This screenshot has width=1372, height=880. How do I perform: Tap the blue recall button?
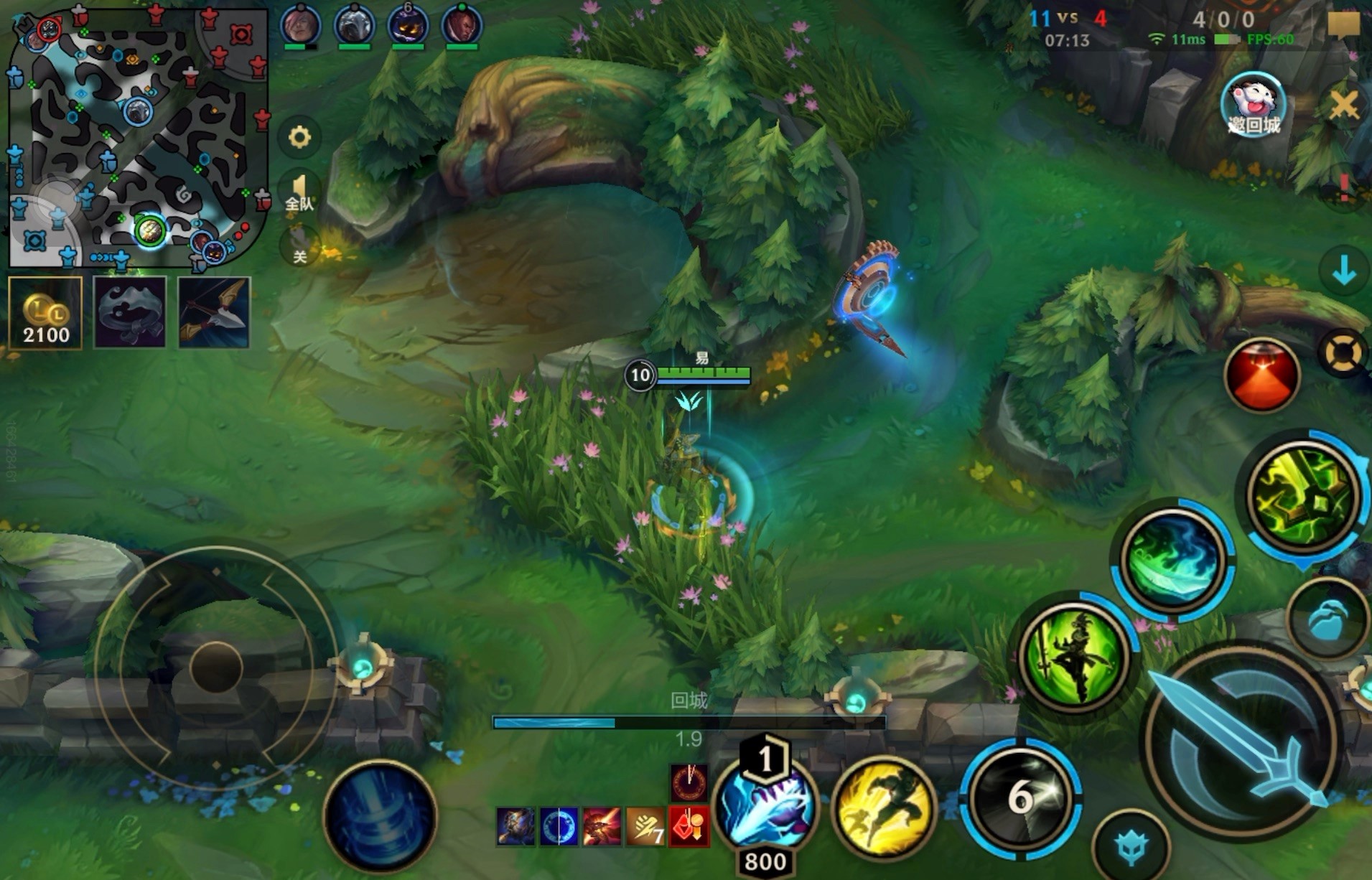click(380, 816)
